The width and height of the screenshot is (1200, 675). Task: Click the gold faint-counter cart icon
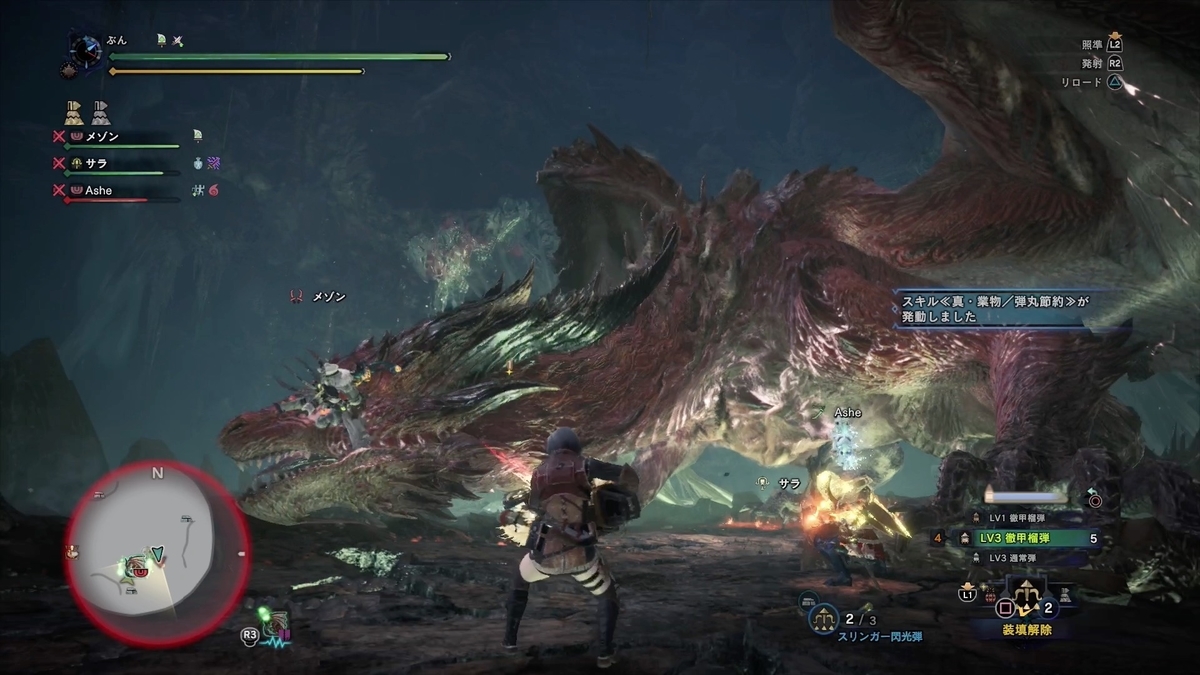74,109
